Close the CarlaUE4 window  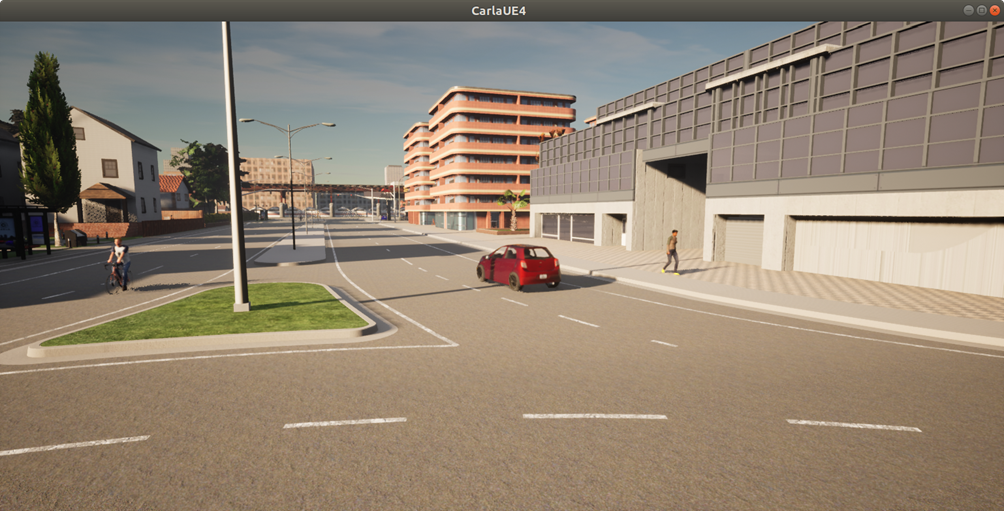click(994, 10)
